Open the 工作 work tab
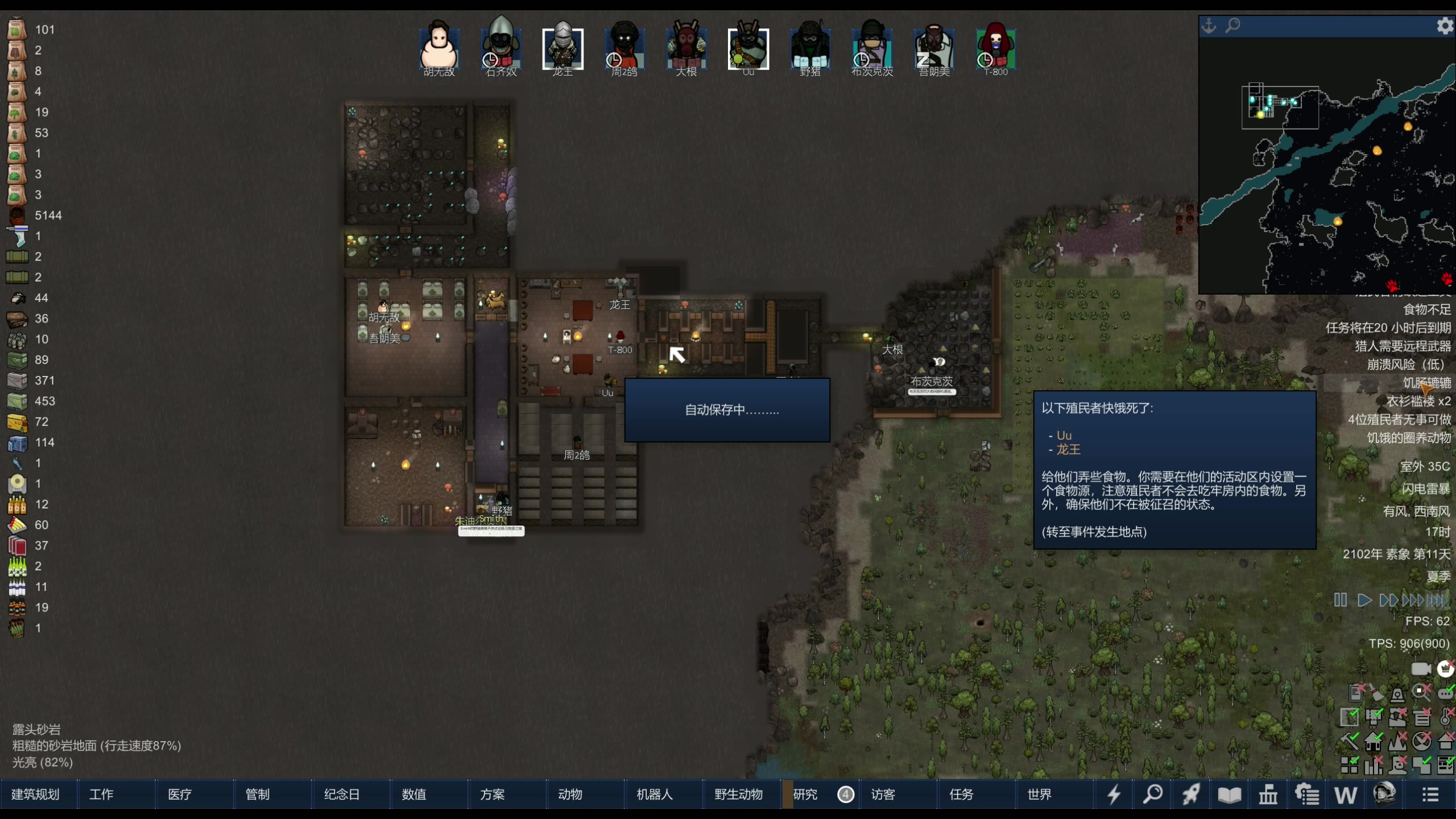Screen dimensions: 1456x819 click(101, 794)
